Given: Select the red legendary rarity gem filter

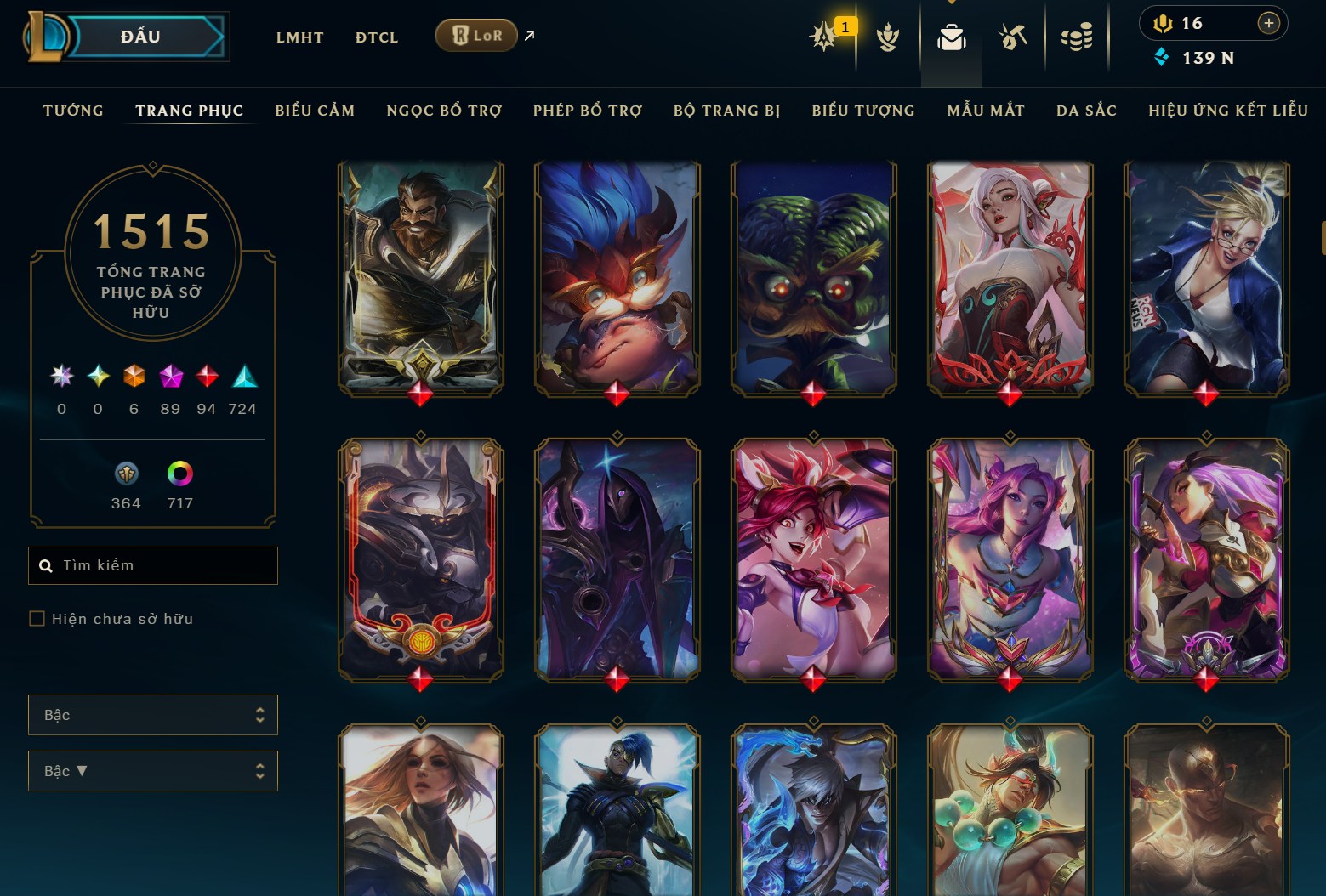Looking at the screenshot, I should 206,377.
